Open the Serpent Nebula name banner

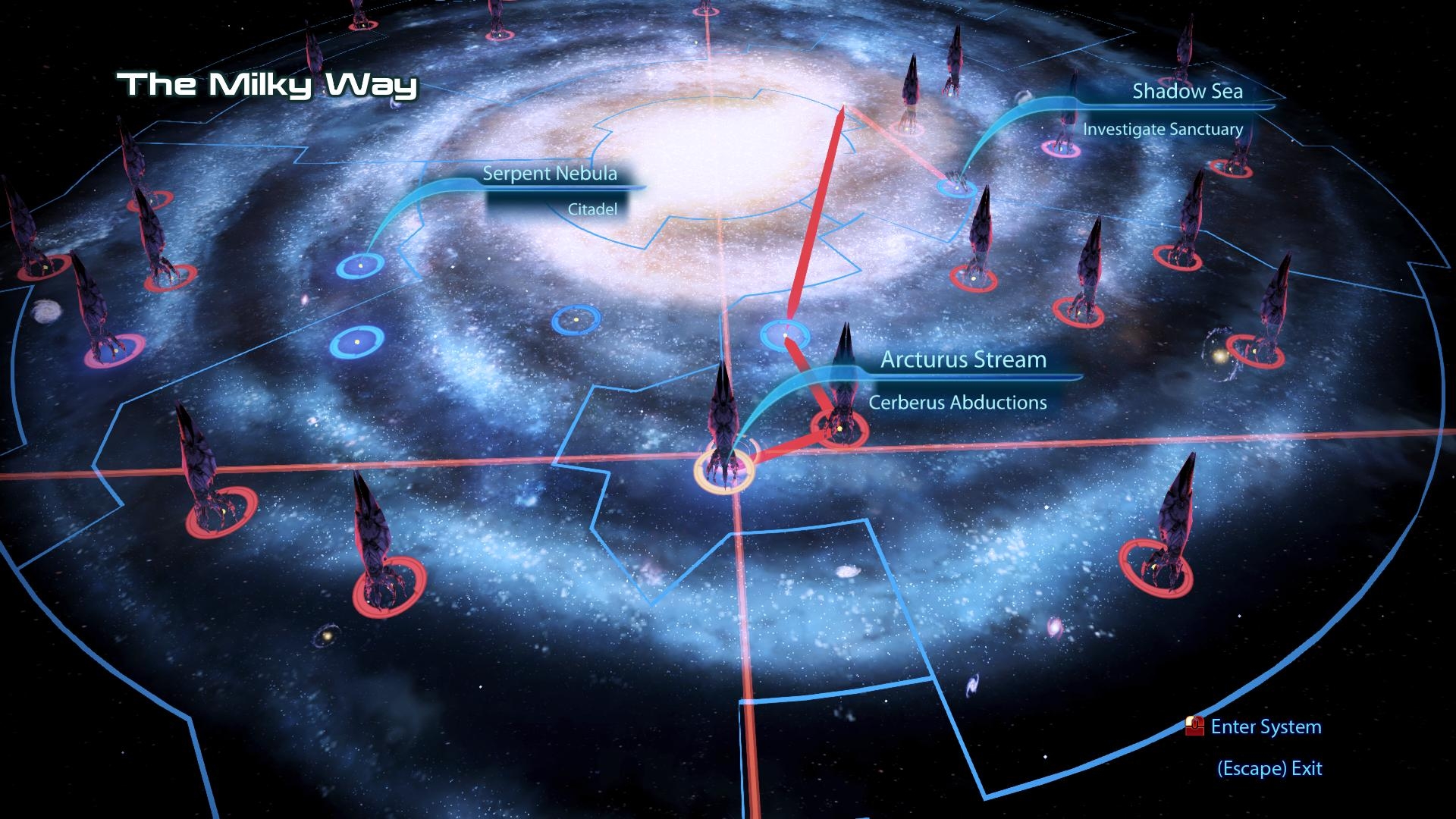click(x=551, y=174)
